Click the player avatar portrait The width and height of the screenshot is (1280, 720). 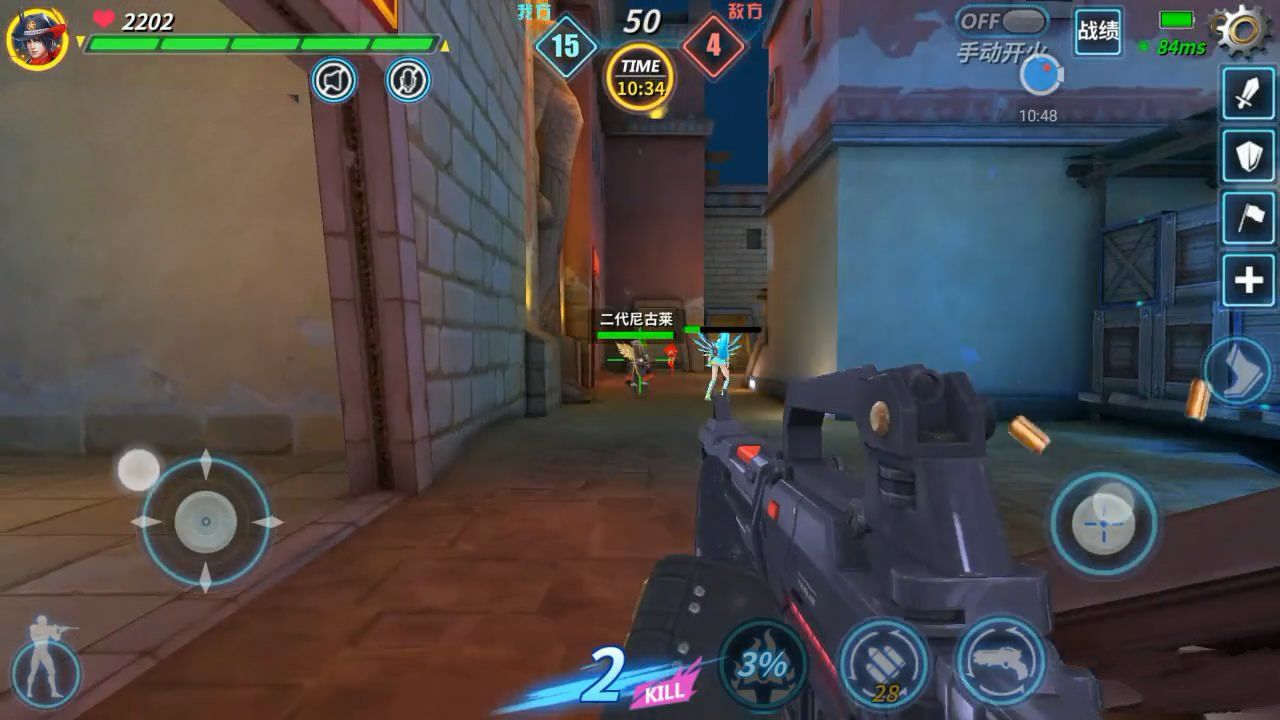point(37,38)
